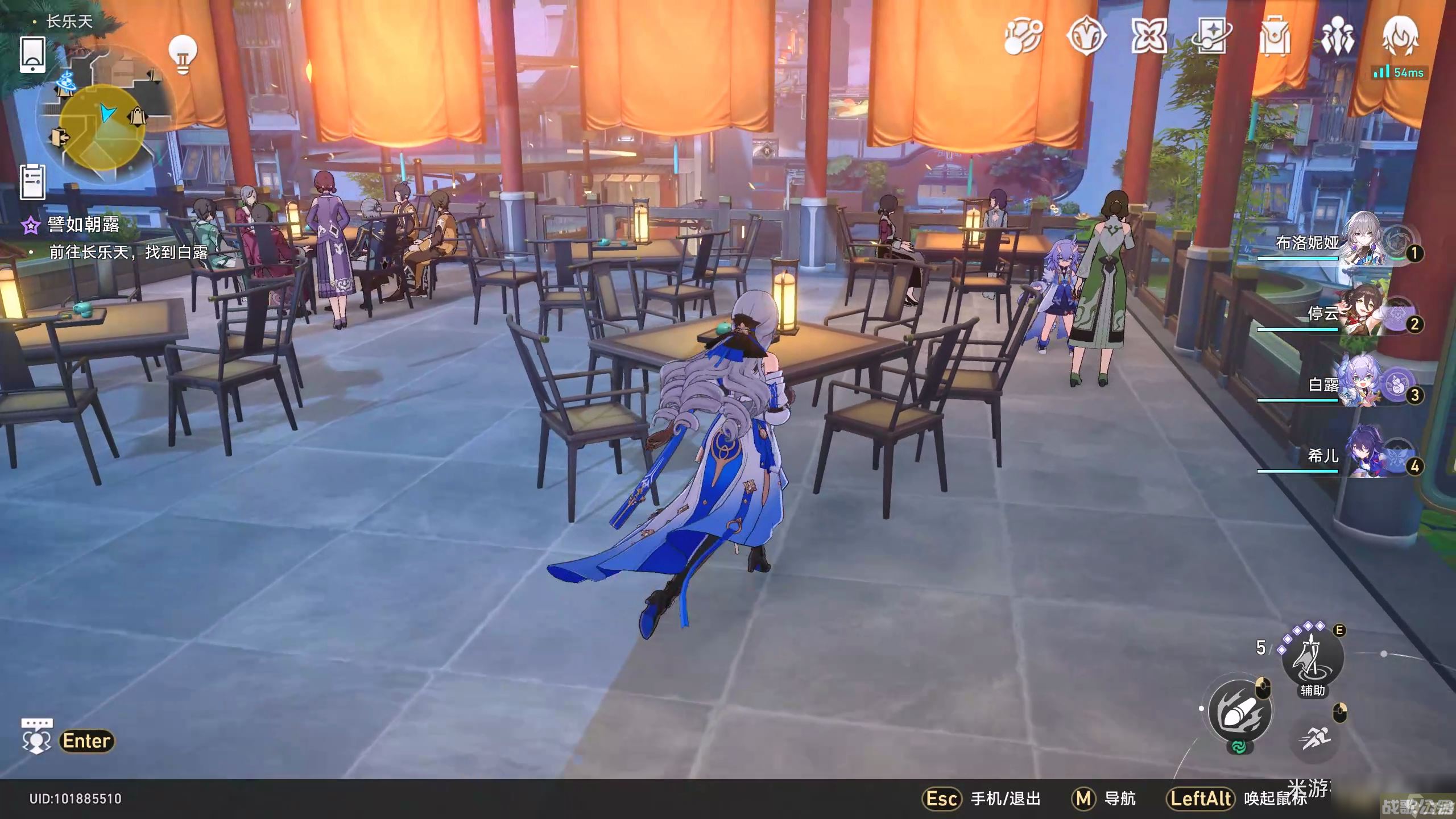Open the orbiting nodes icon in top bar
This screenshot has height=819, width=1456.
tap(1022, 36)
